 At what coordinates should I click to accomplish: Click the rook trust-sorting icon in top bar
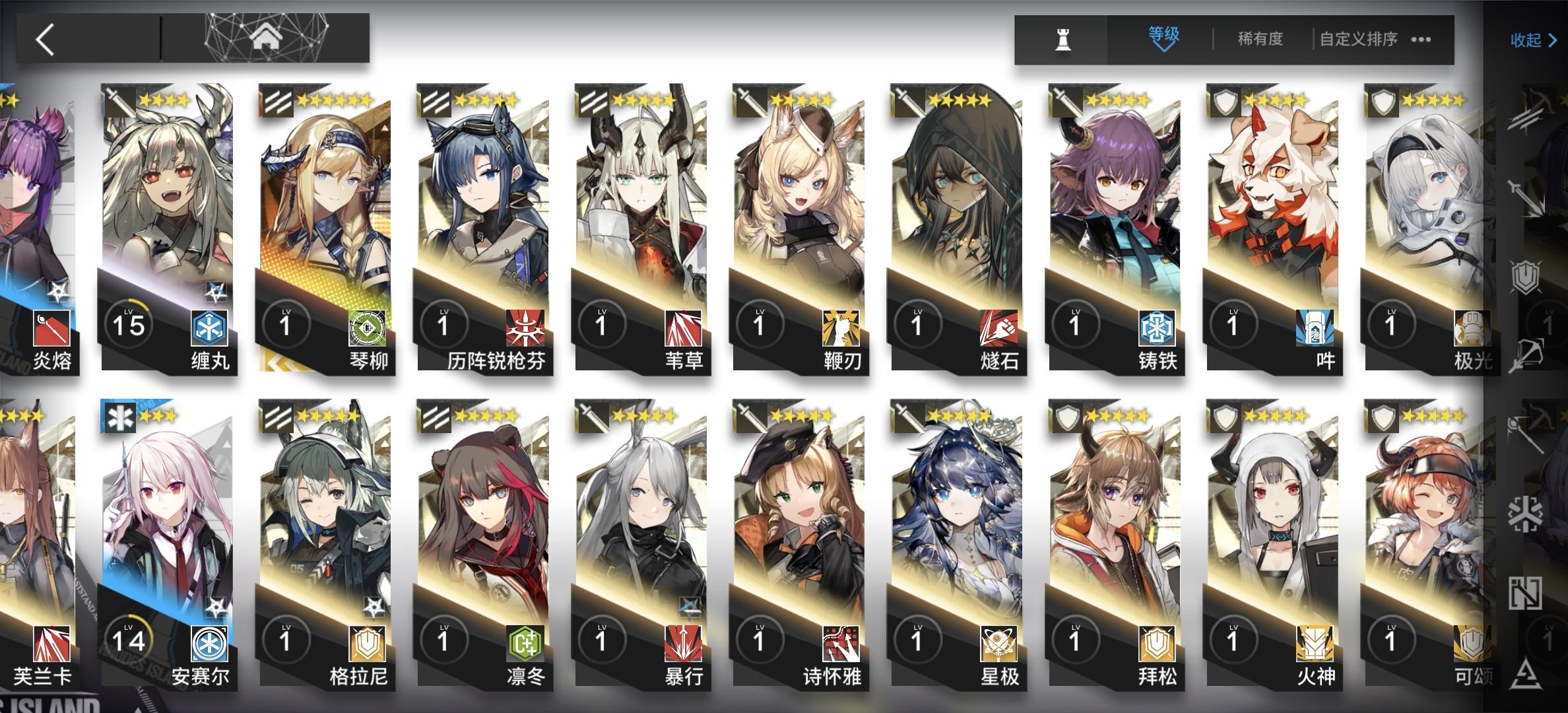[1062, 40]
